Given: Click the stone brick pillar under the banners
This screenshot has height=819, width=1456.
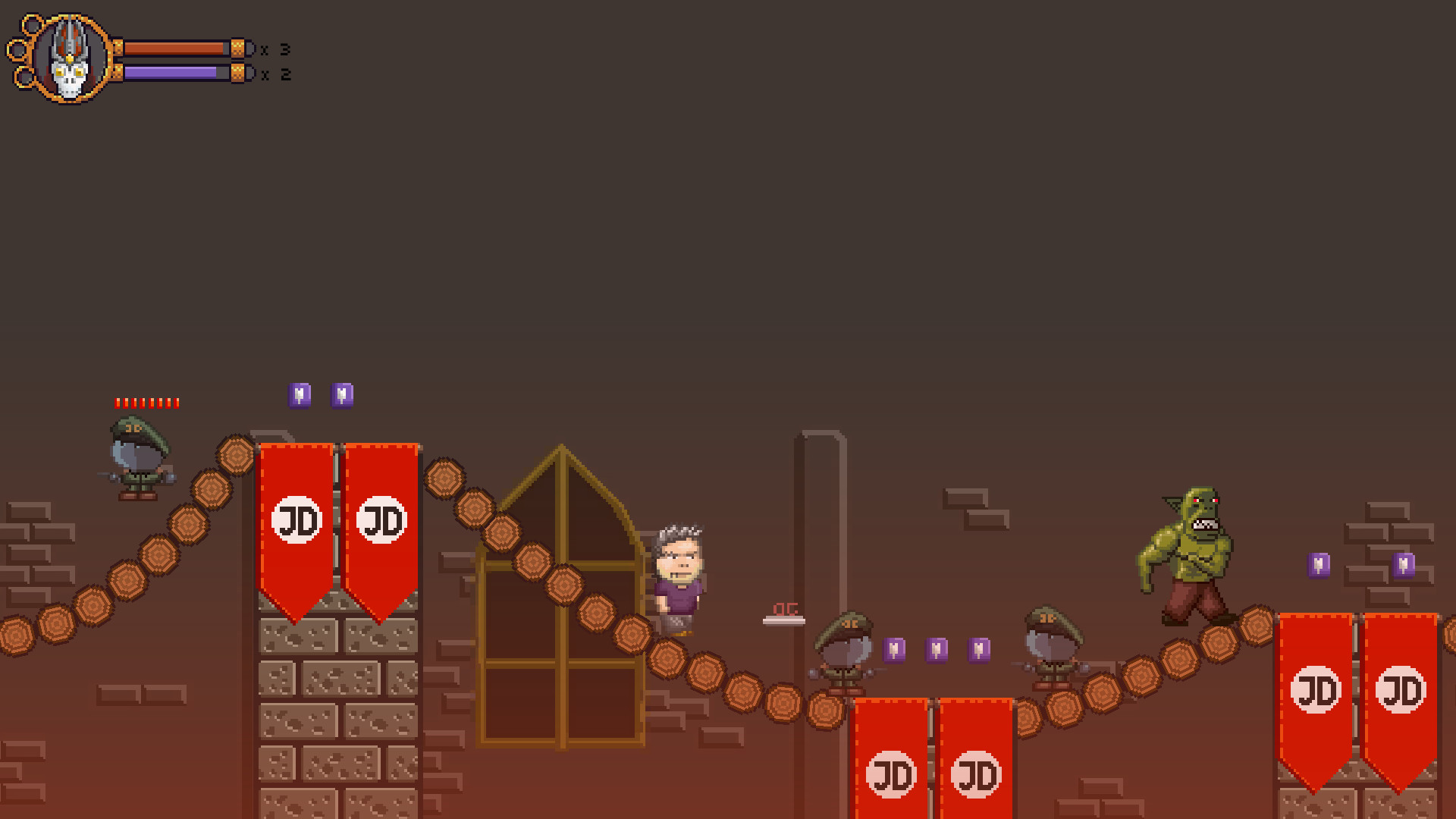Looking at the screenshot, I should [337, 713].
